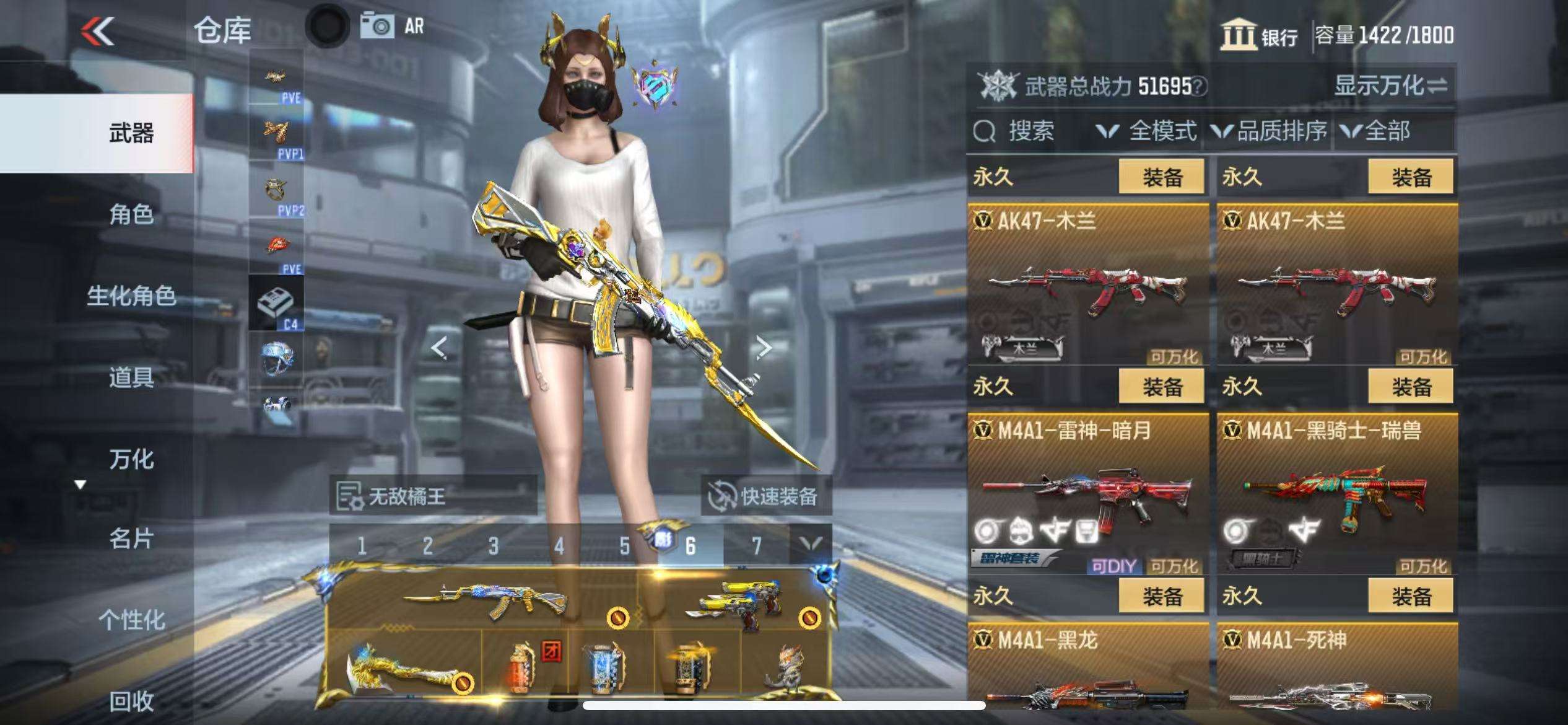Switch to loadout slot 7
Viewport: 1568px width, 725px height.
coord(756,546)
